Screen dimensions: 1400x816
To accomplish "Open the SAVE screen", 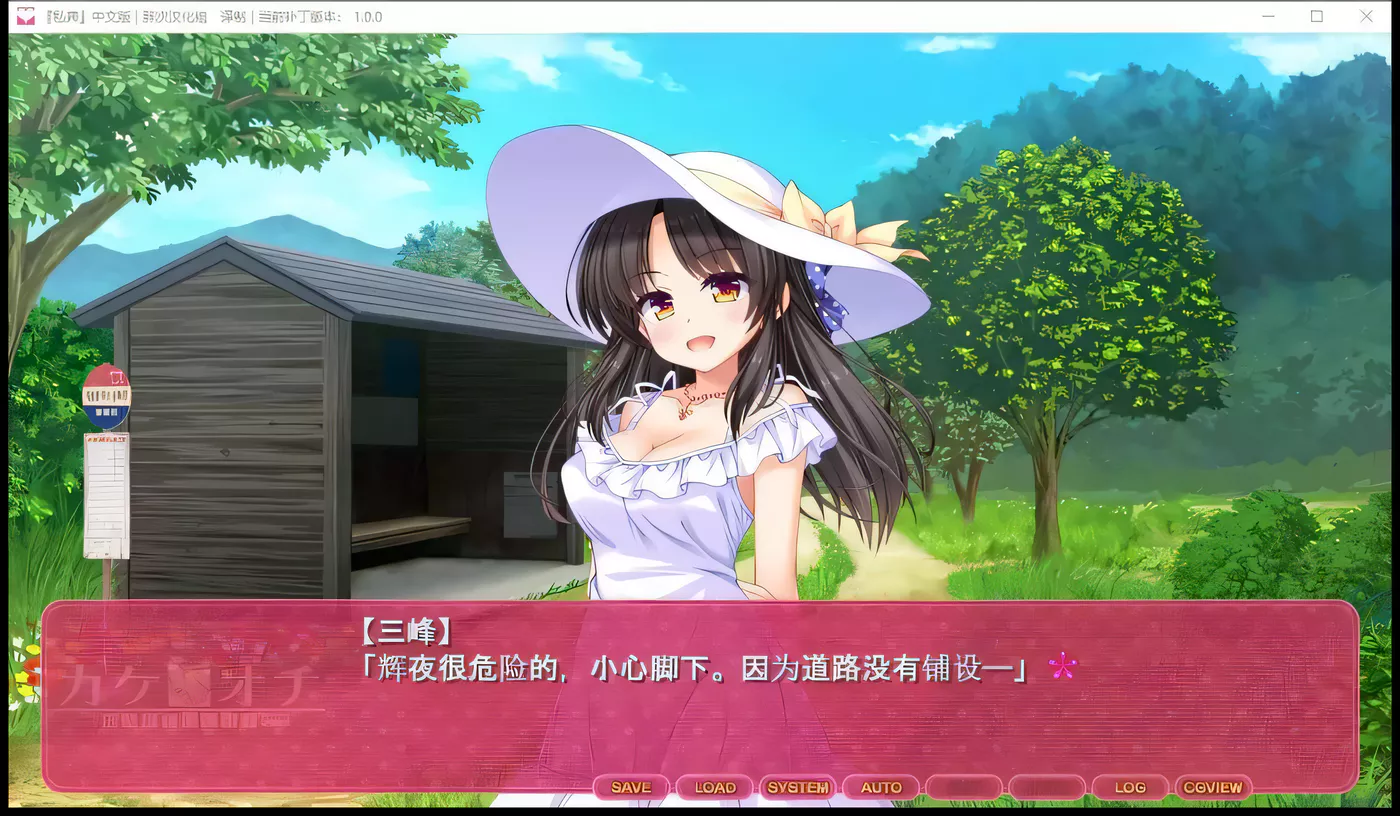I will click(630, 787).
